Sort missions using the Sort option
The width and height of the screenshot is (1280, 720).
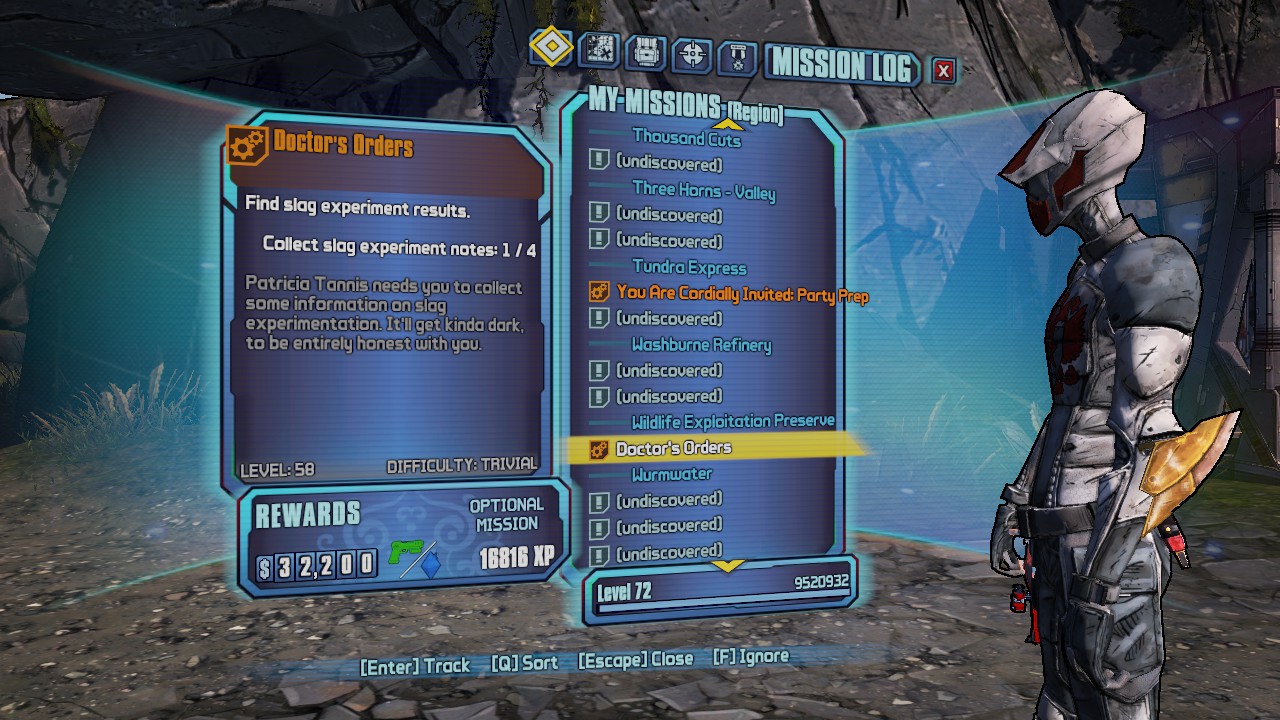[x=524, y=663]
